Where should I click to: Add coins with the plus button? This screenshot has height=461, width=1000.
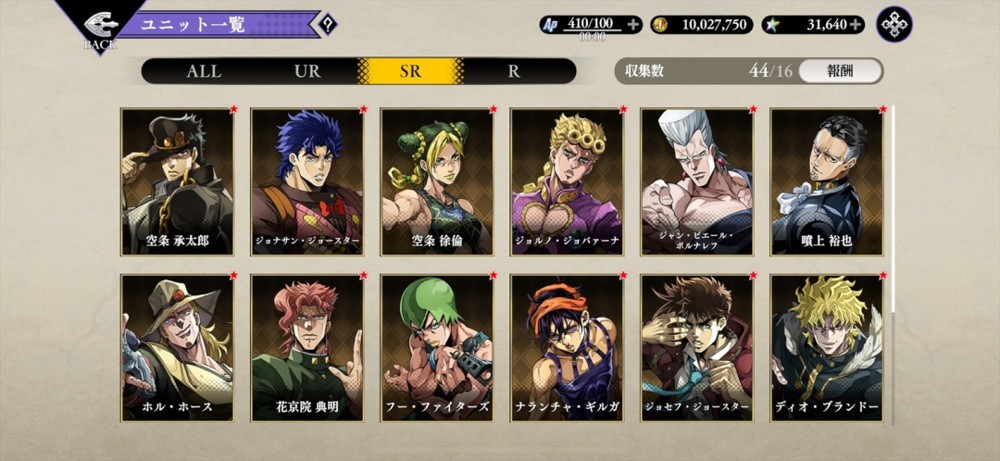click(765, 24)
